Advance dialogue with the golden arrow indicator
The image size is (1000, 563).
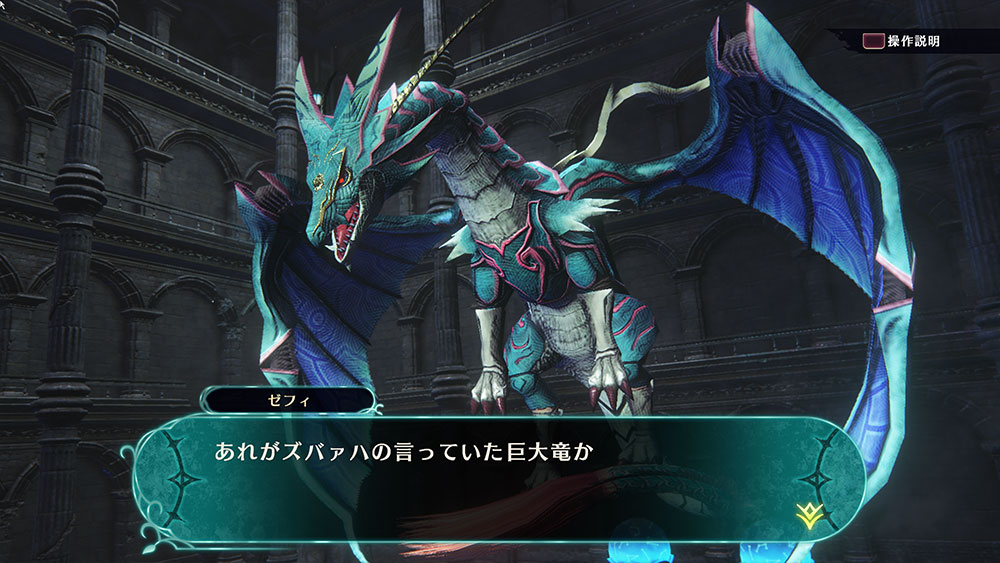point(808,514)
